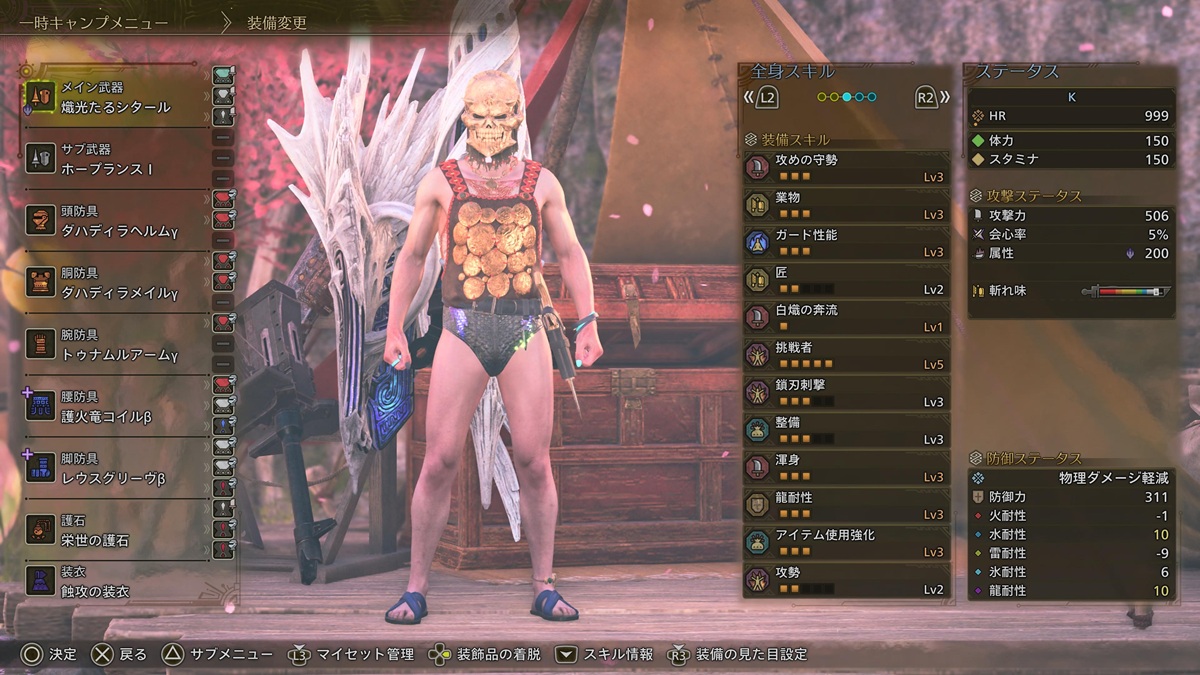1200x675 pixels.
Task: Choose the 装衣 蝕攻の装衣 slot
Action: 115,583
